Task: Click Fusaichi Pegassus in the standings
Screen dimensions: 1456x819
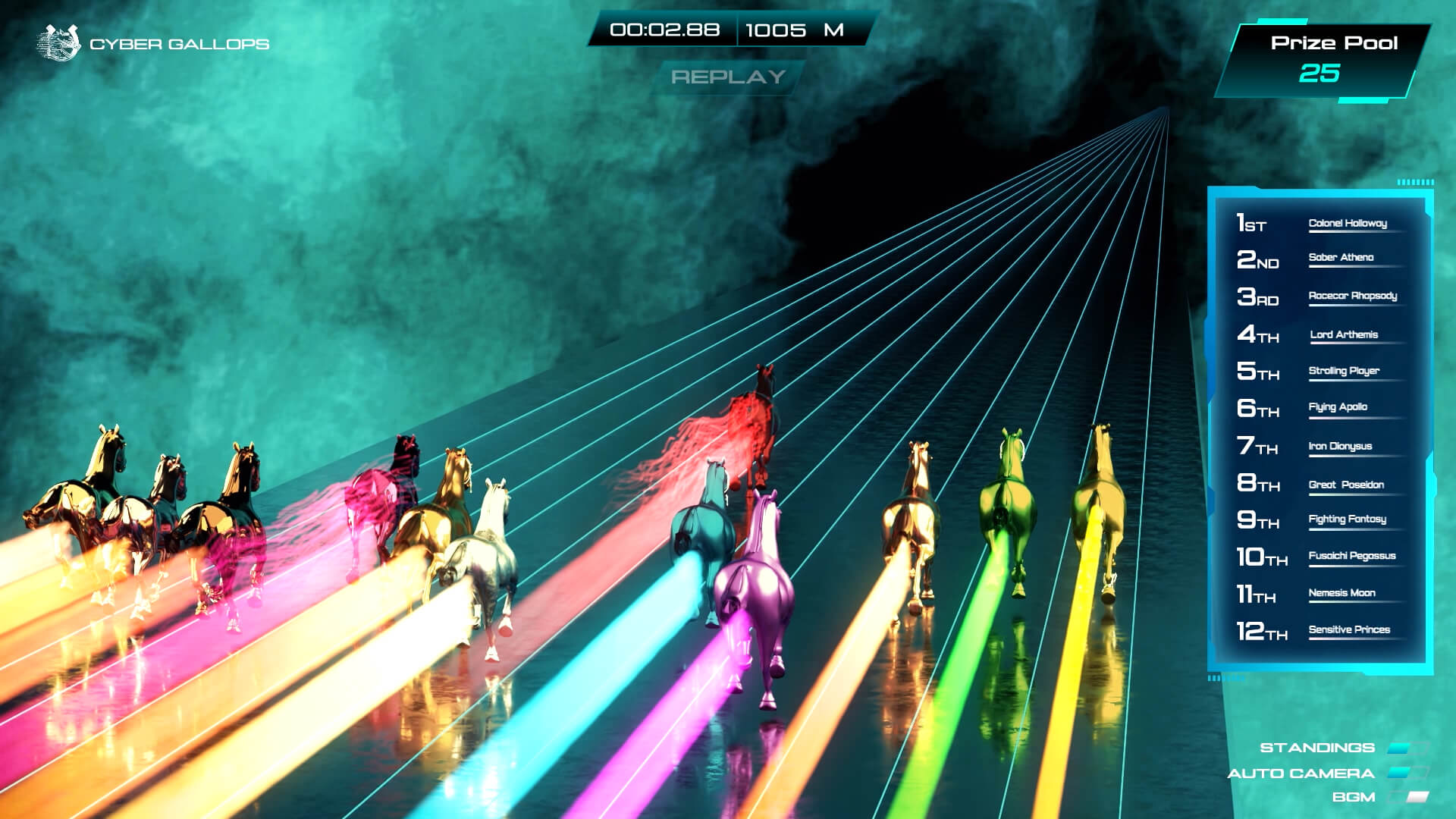Action: pos(1351,556)
